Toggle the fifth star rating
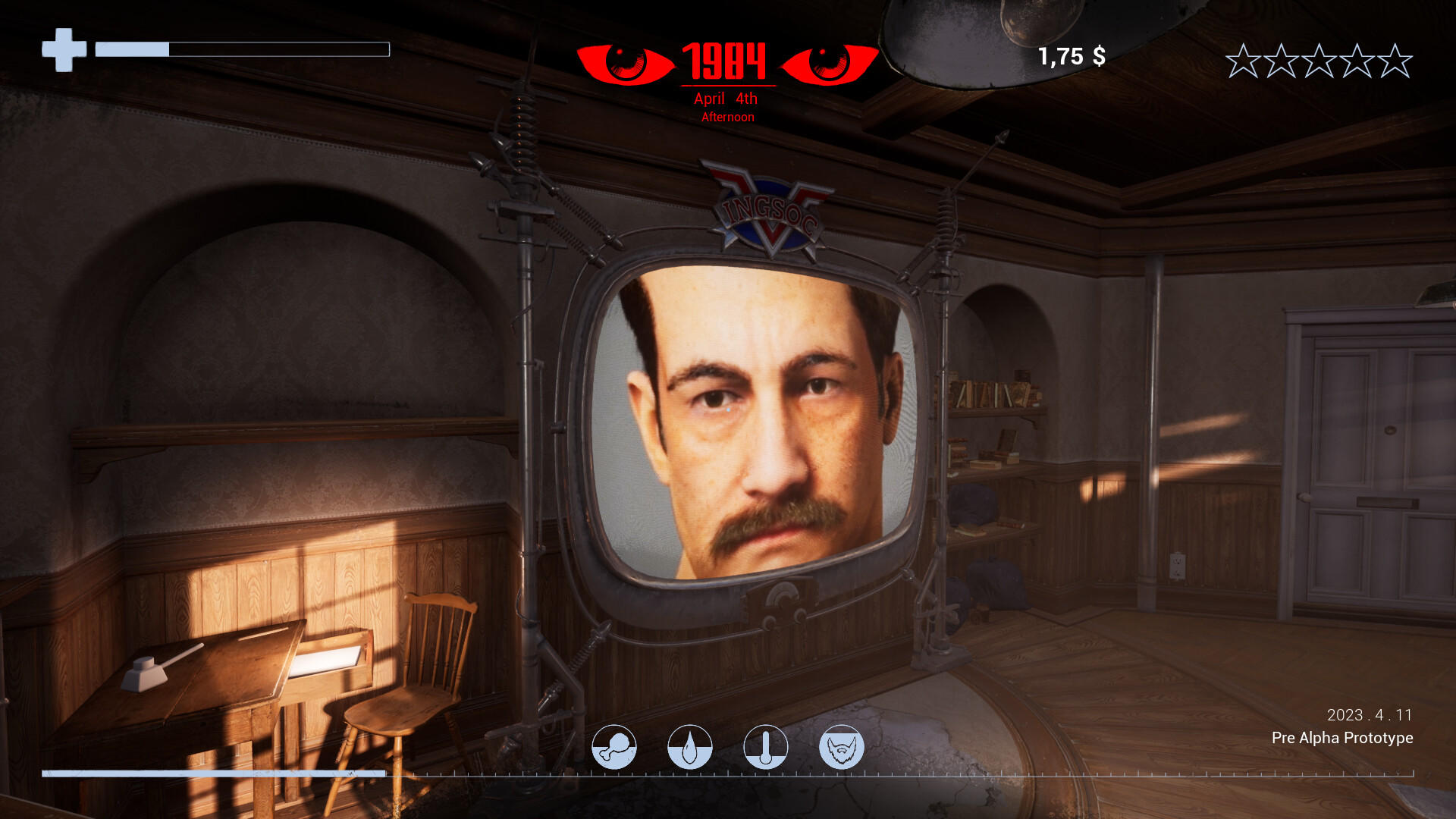Screen dimensions: 1456x819 [x=1393, y=60]
